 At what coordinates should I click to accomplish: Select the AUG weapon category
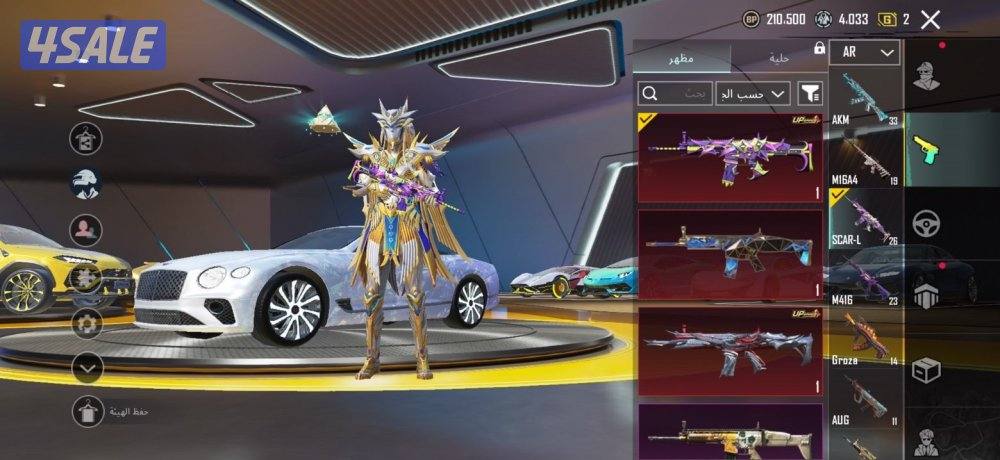pyautogui.click(x=865, y=400)
